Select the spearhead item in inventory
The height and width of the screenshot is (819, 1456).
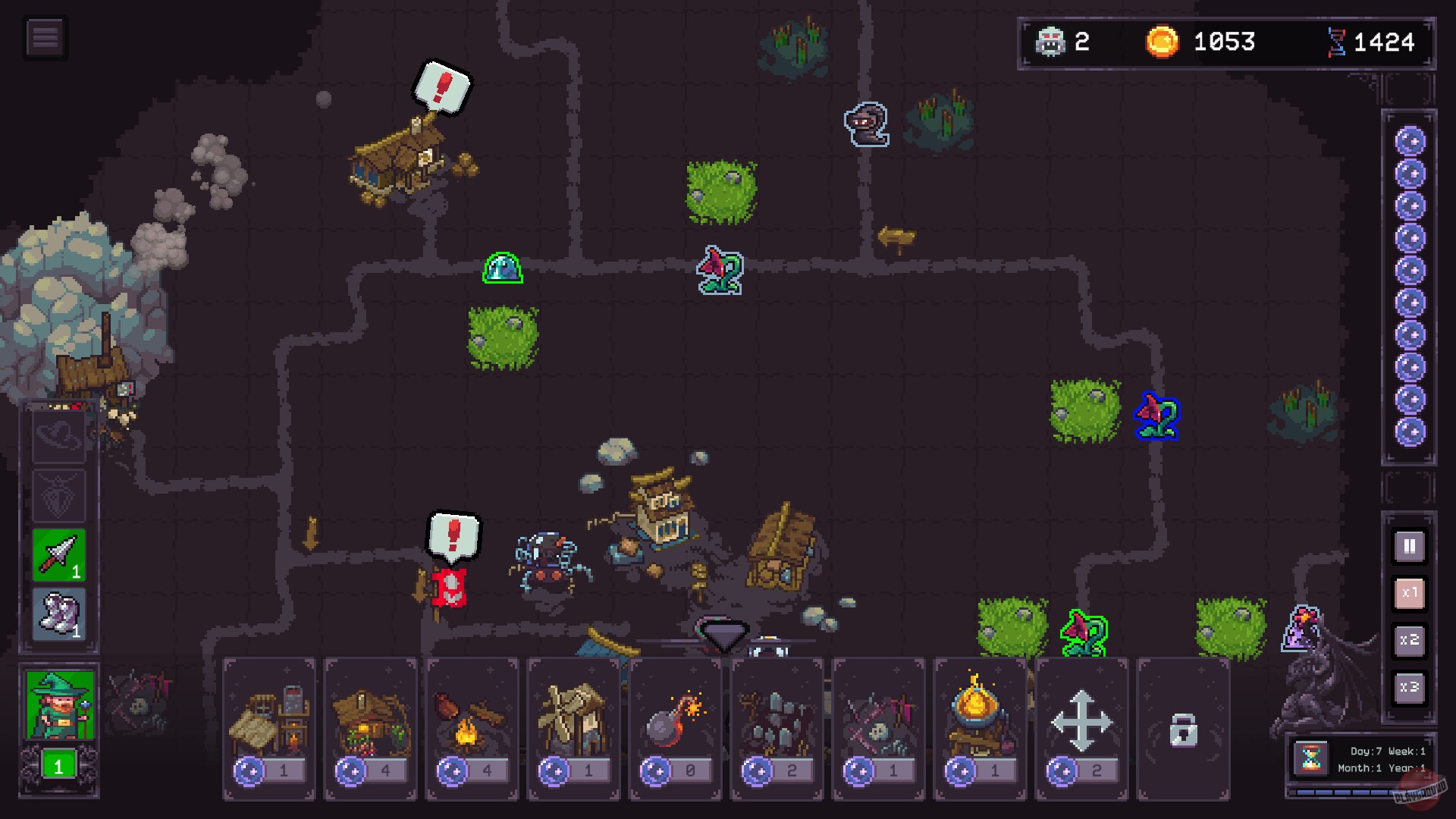pos(58,554)
